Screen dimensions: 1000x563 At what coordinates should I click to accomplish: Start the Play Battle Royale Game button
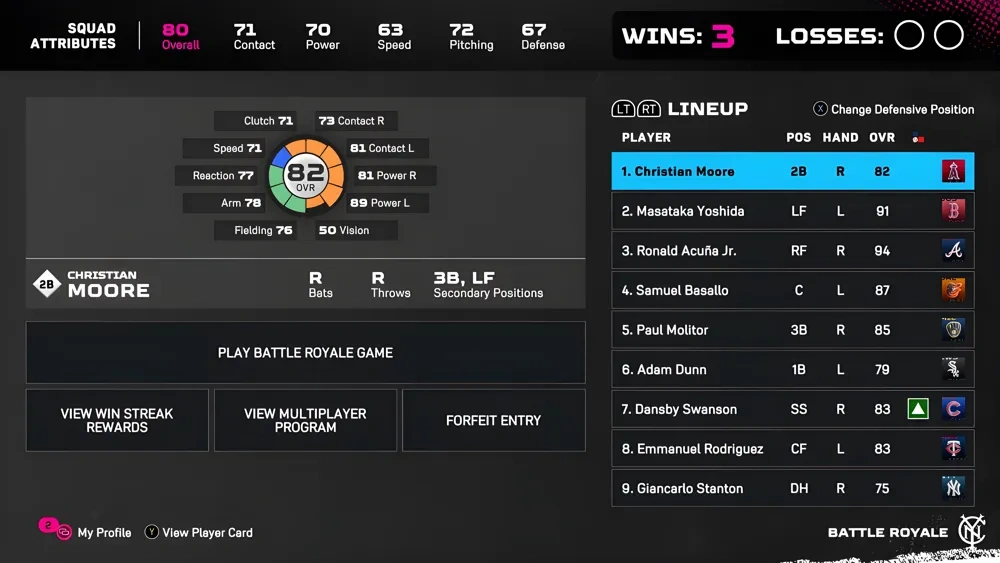[305, 353]
